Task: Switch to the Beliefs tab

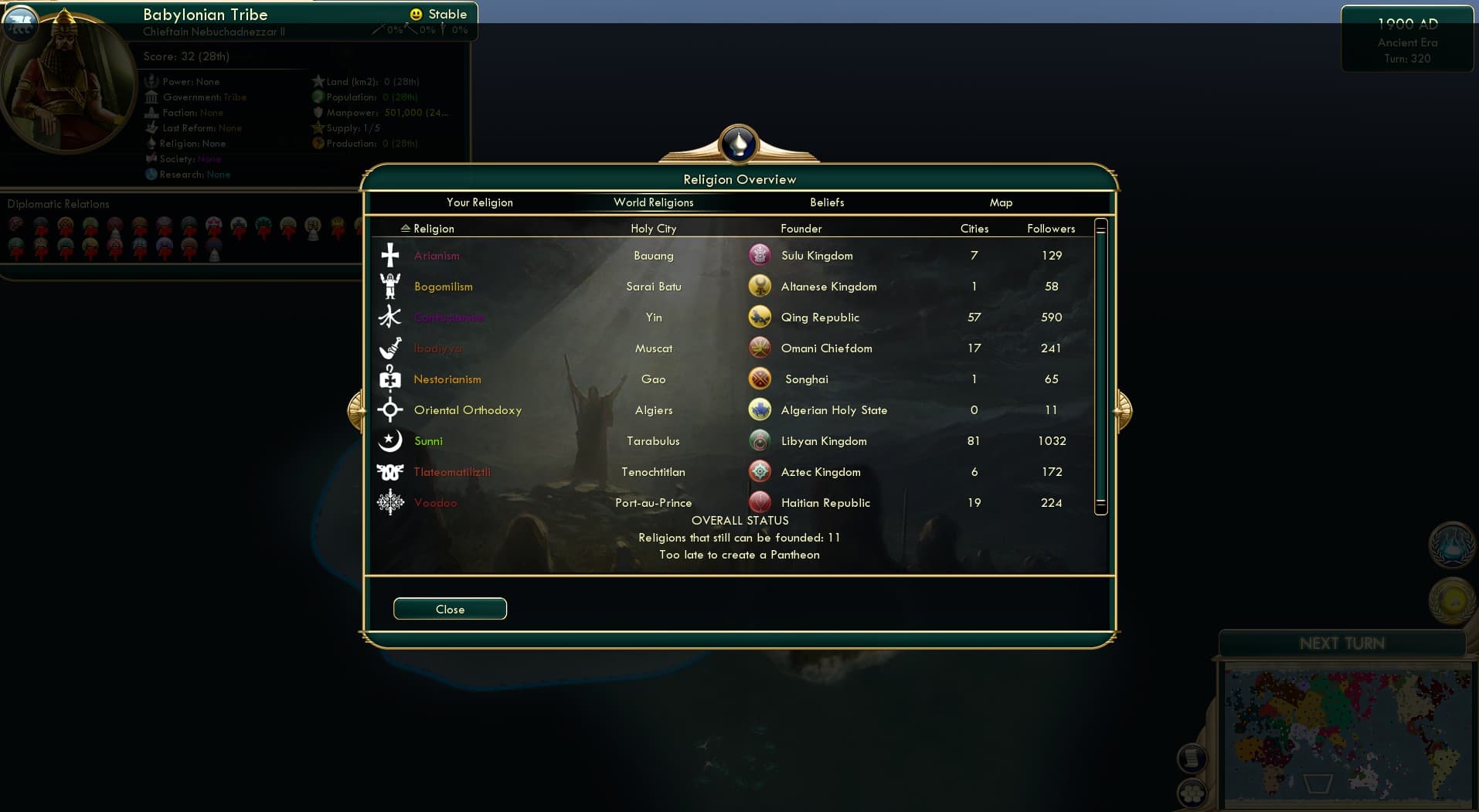Action: pos(826,202)
